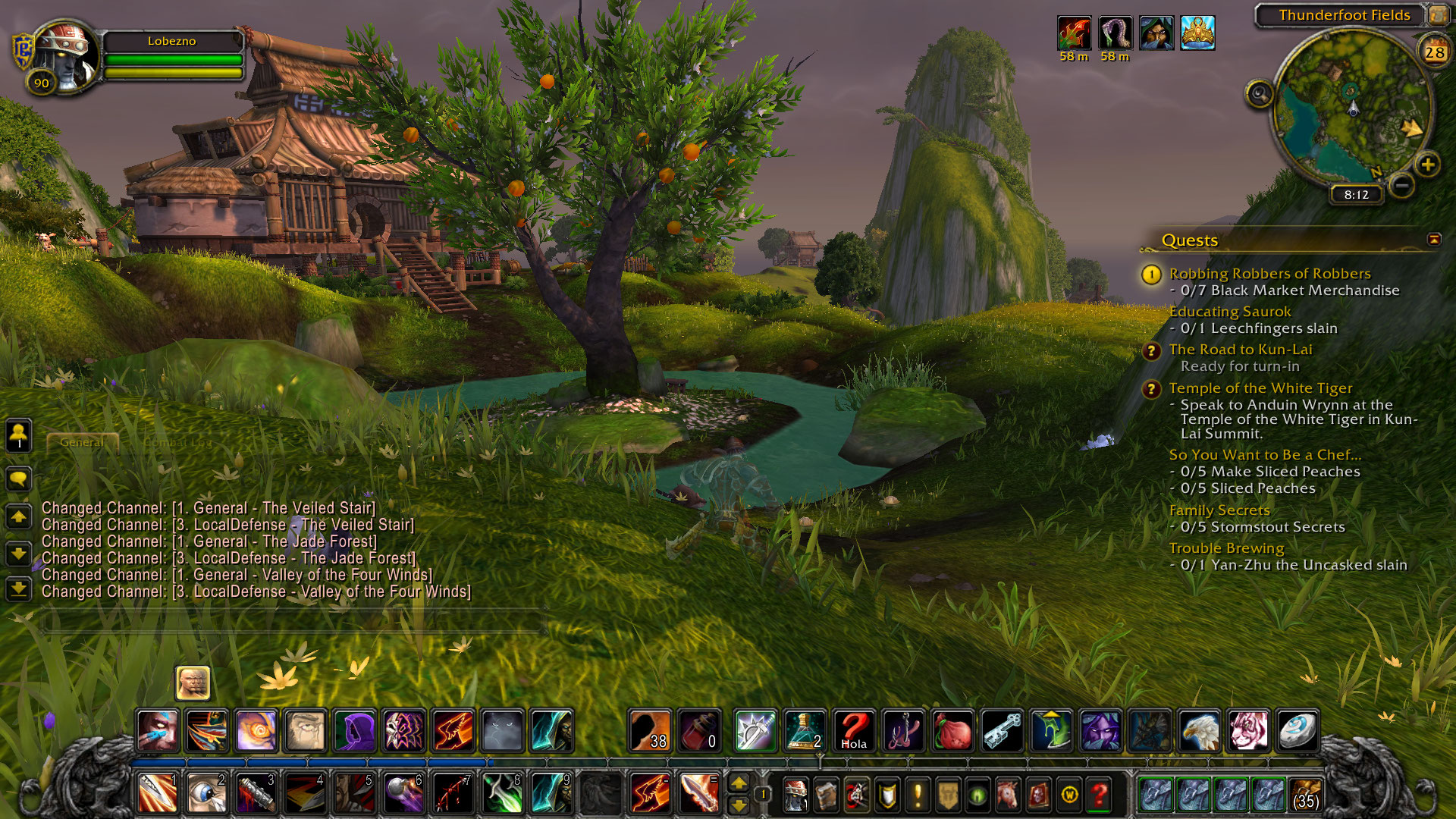Summon the white tiger mount

[x=1248, y=731]
